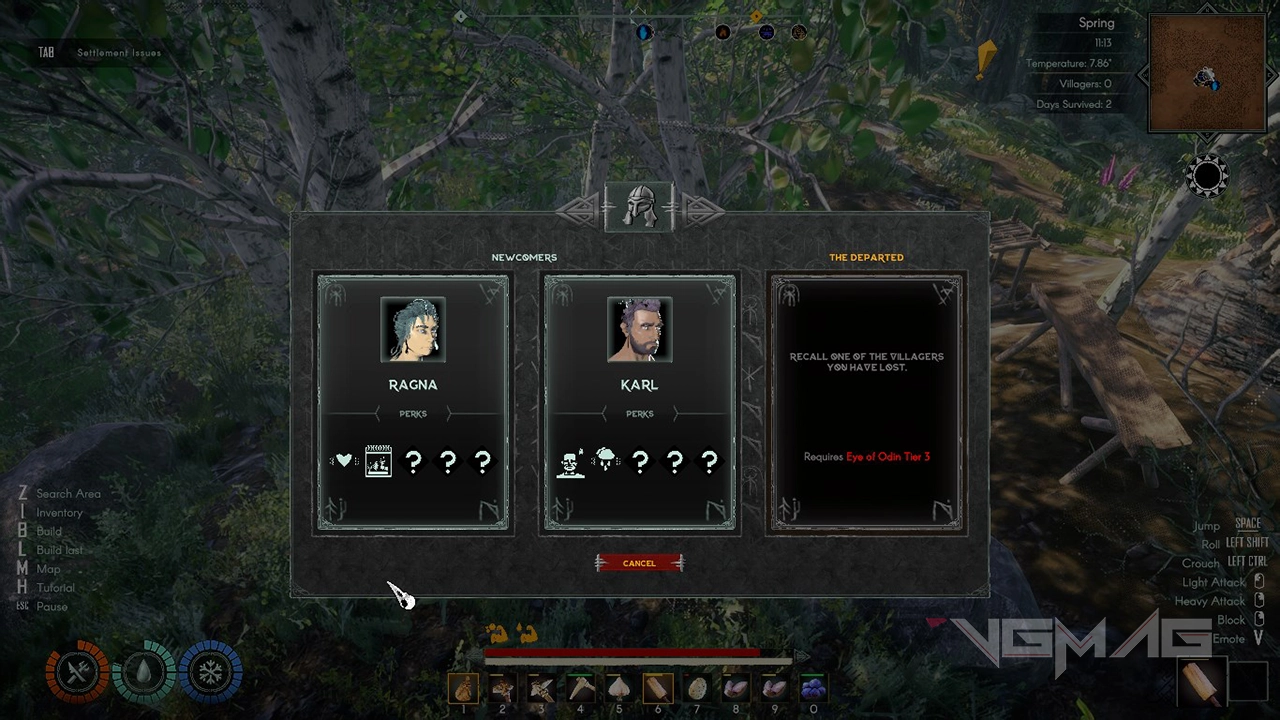Select the blueberries in hotbar slot 0
The image size is (1280, 720).
pos(813,688)
